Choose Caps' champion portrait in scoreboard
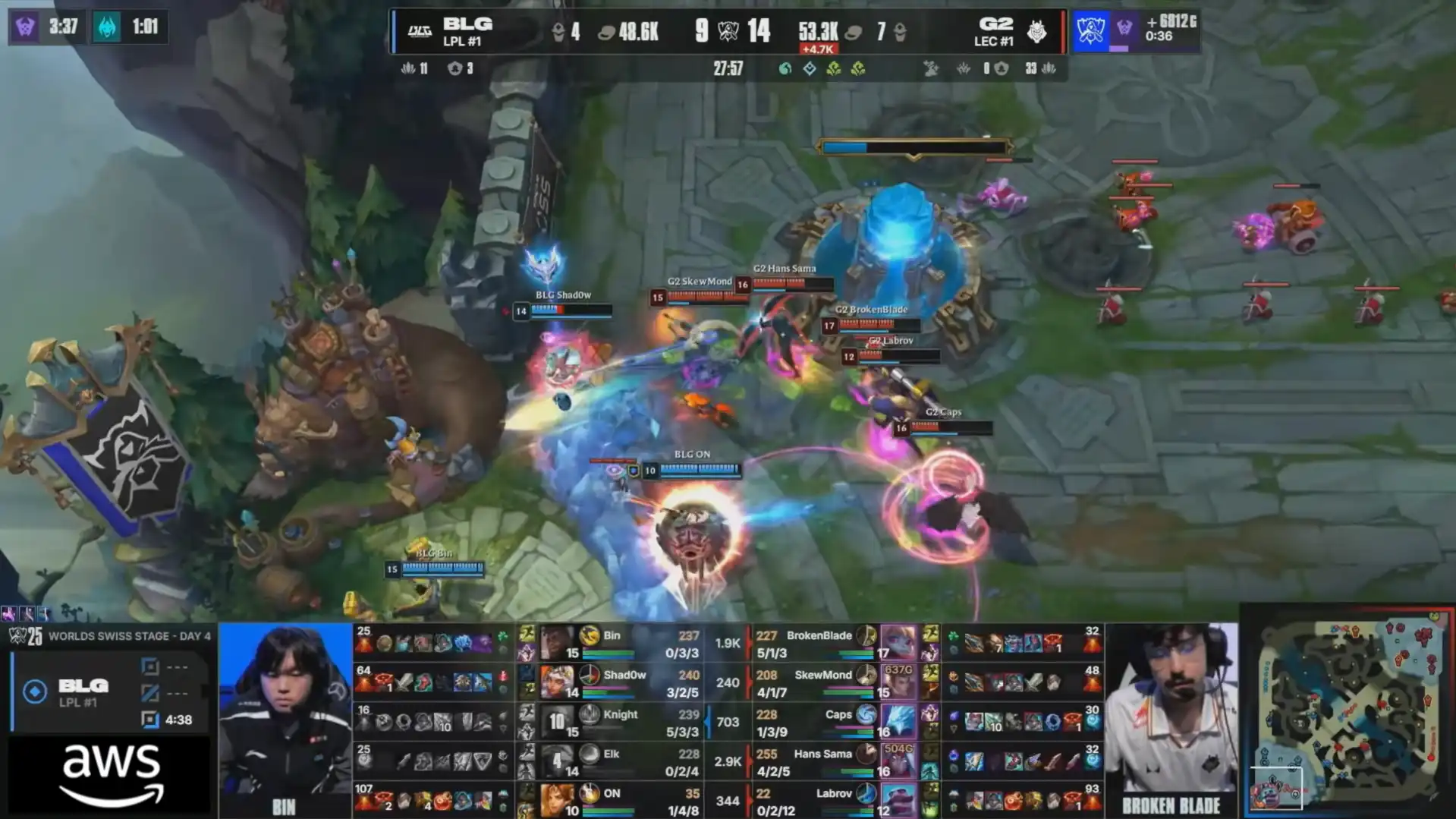Viewport: 1456px width, 819px height. [898, 722]
